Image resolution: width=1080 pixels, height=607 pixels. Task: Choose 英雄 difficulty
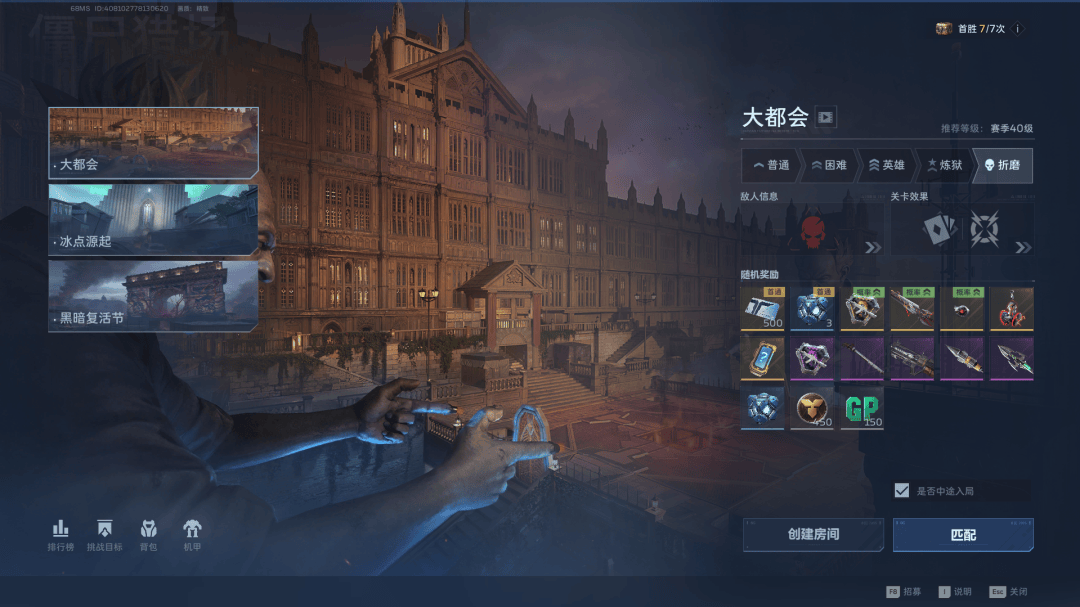click(x=886, y=165)
